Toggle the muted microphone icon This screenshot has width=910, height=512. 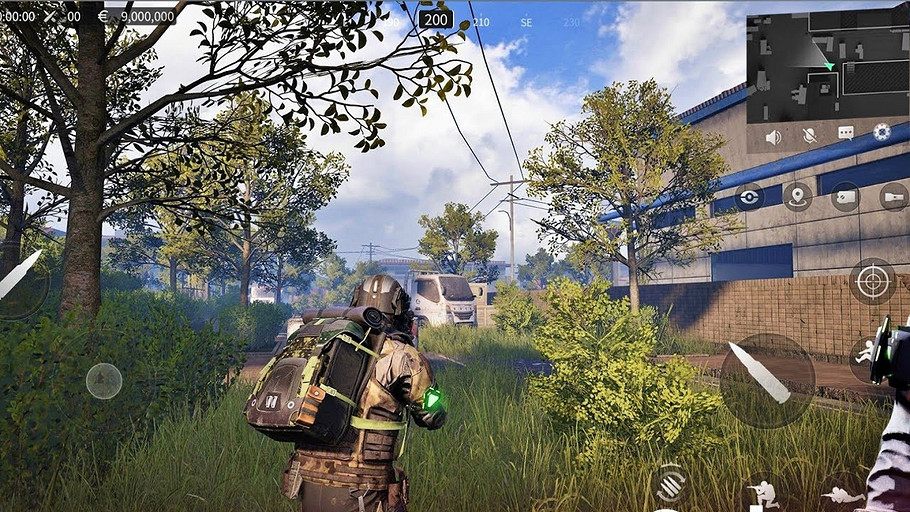coord(809,136)
